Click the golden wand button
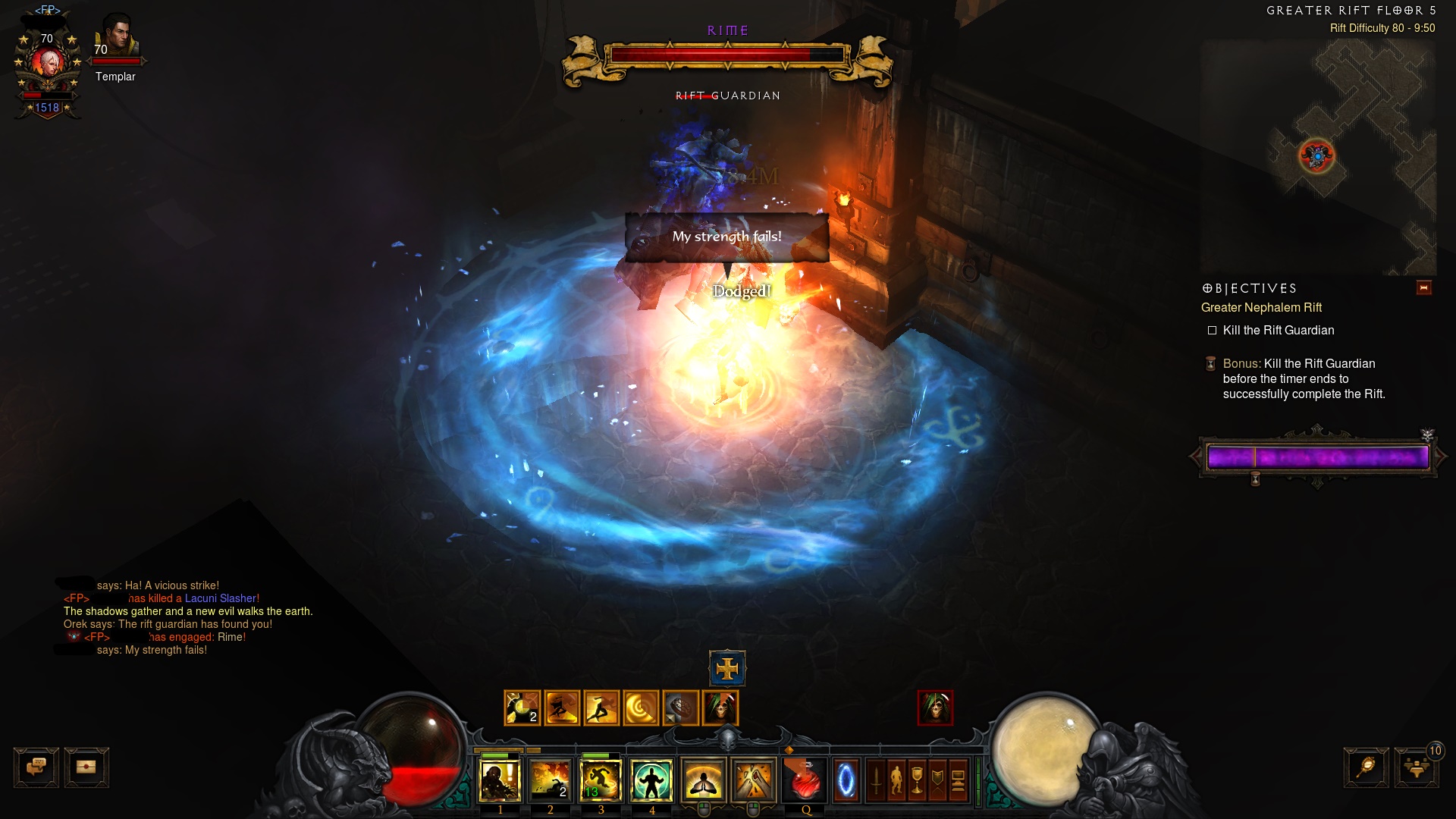The width and height of the screenshot is (1456, 819). (1366, 767)
